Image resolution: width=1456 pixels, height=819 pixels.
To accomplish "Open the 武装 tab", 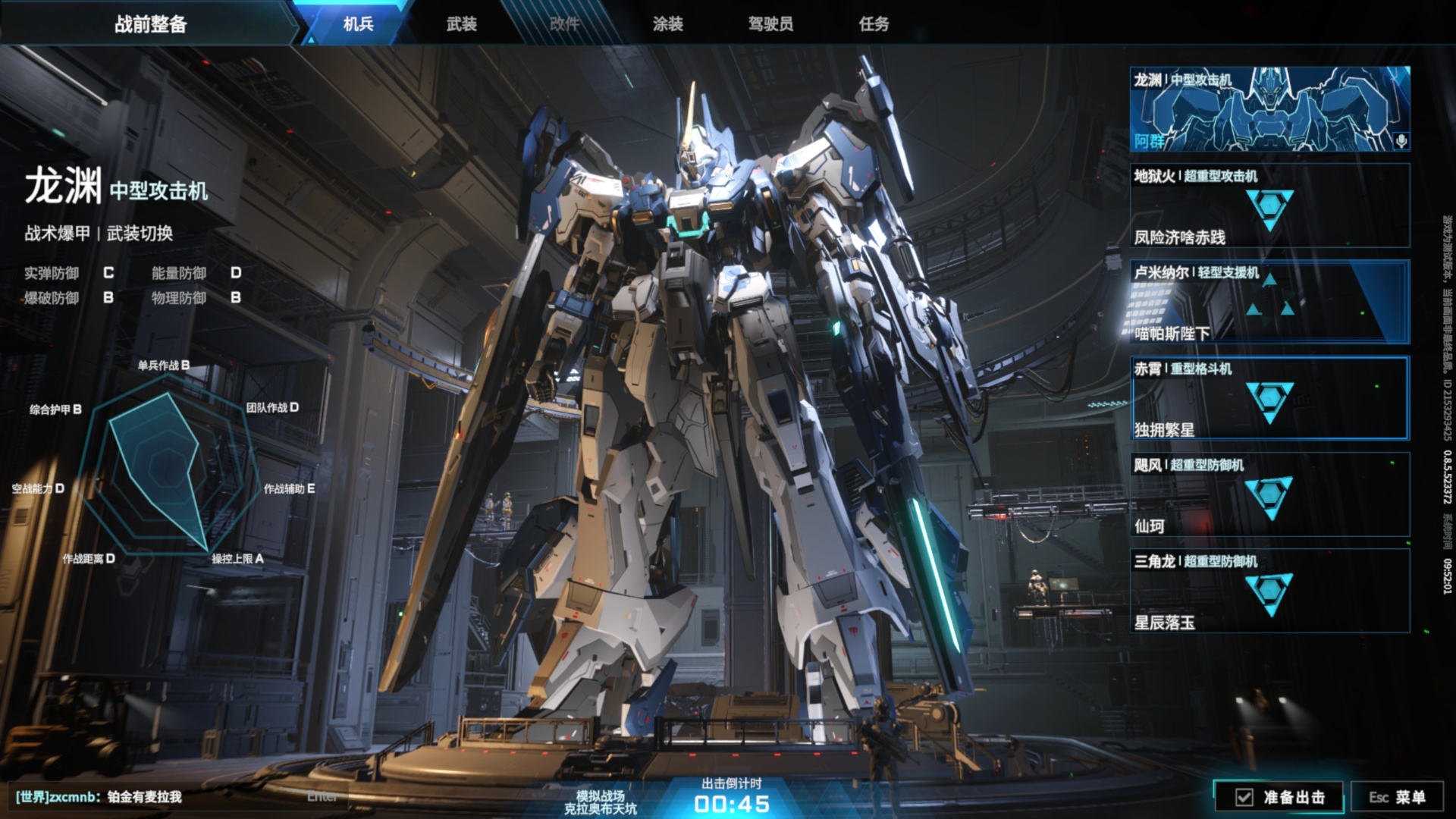I will pyautogui.click(x=461, y=24).
